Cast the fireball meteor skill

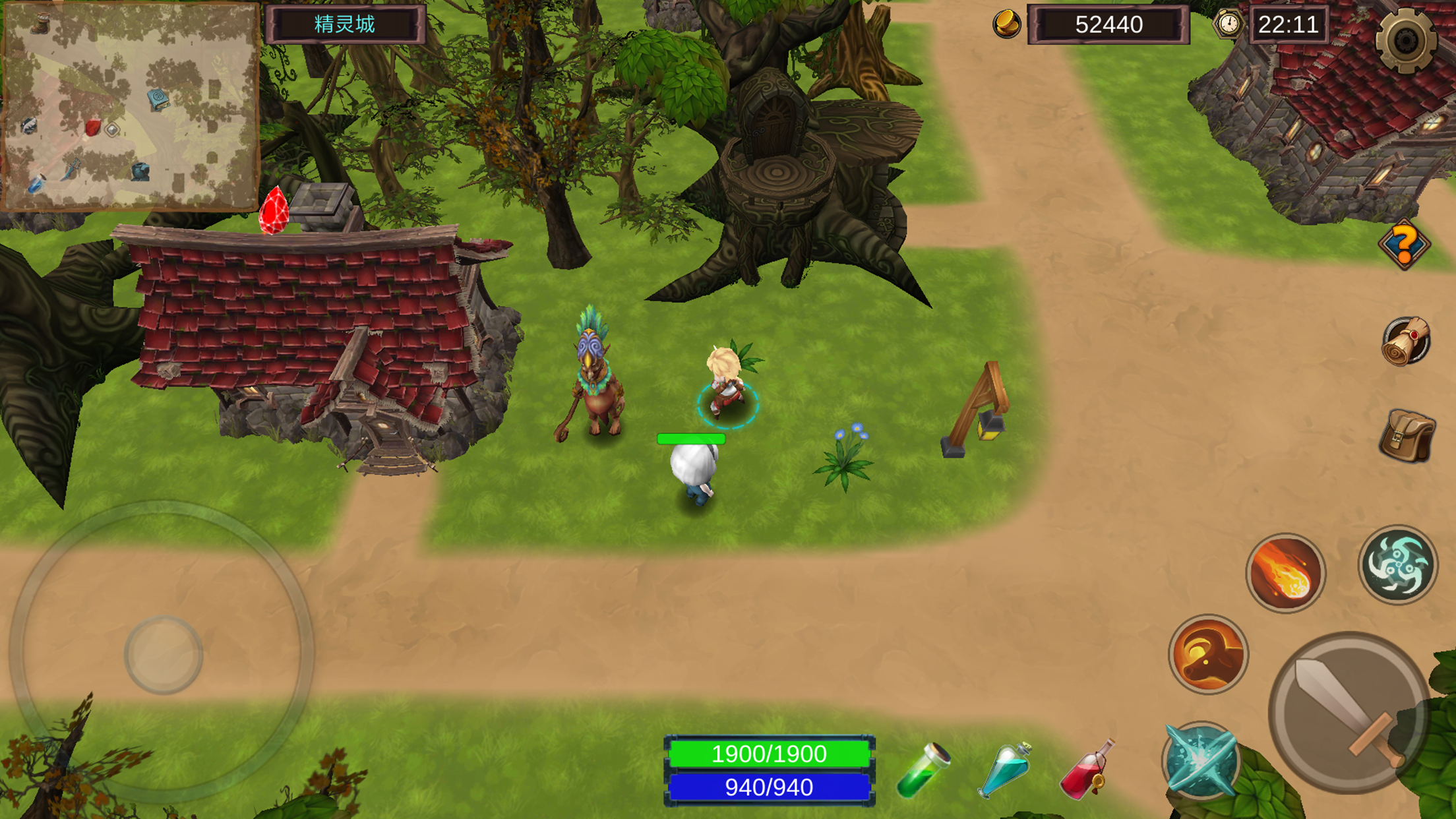(1285, 572)
